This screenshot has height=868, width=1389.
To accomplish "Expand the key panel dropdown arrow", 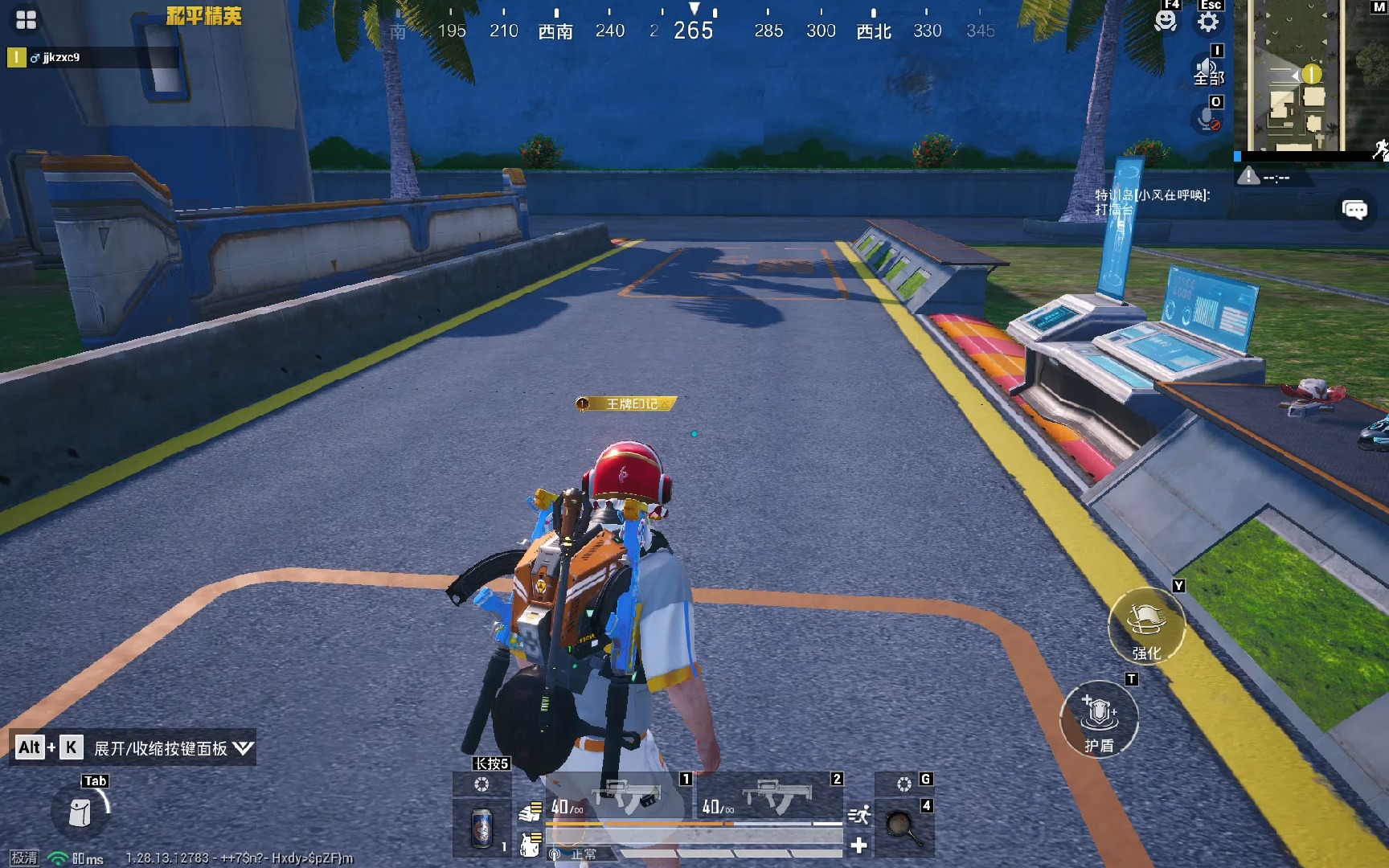I will (243, 748).
